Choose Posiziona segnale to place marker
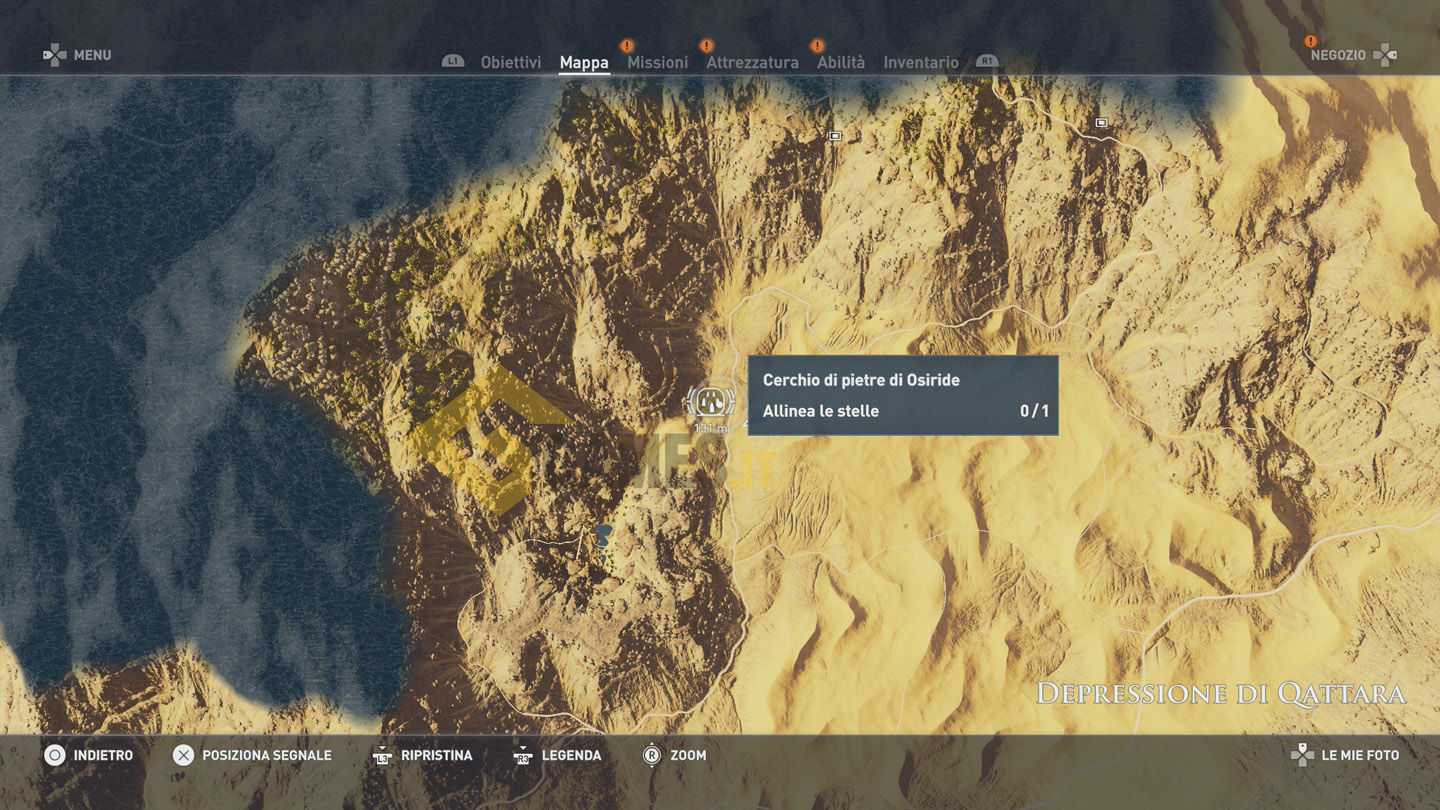Screen dimensions: 1440x810 [x=266, y=755]
